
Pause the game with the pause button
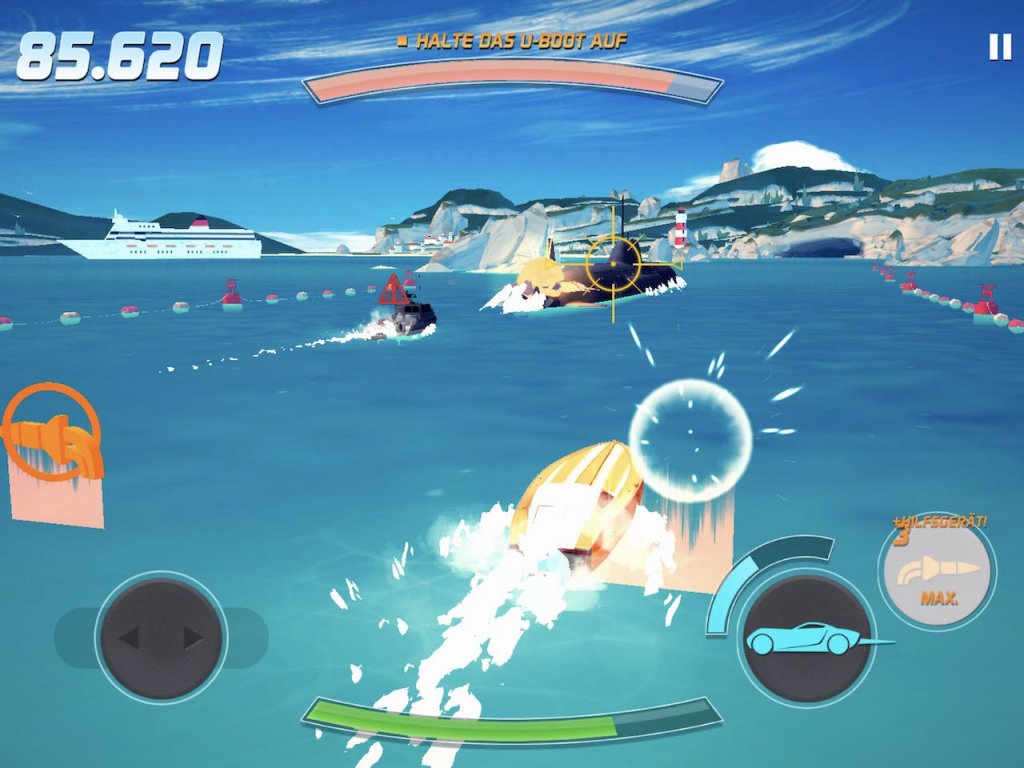999,47
